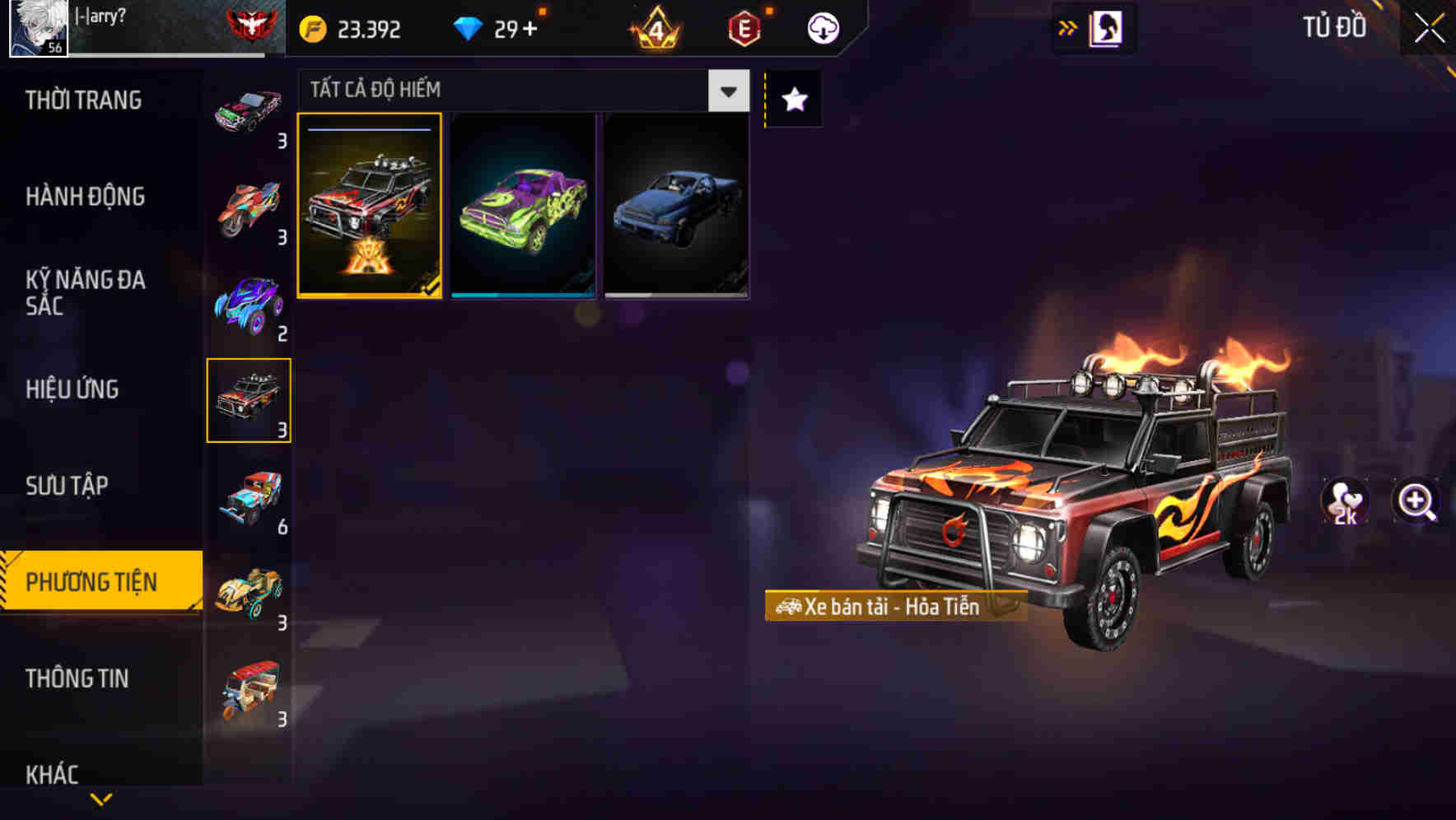
Task: Click the Thông Tin sidebar entry
Action: 77,678
